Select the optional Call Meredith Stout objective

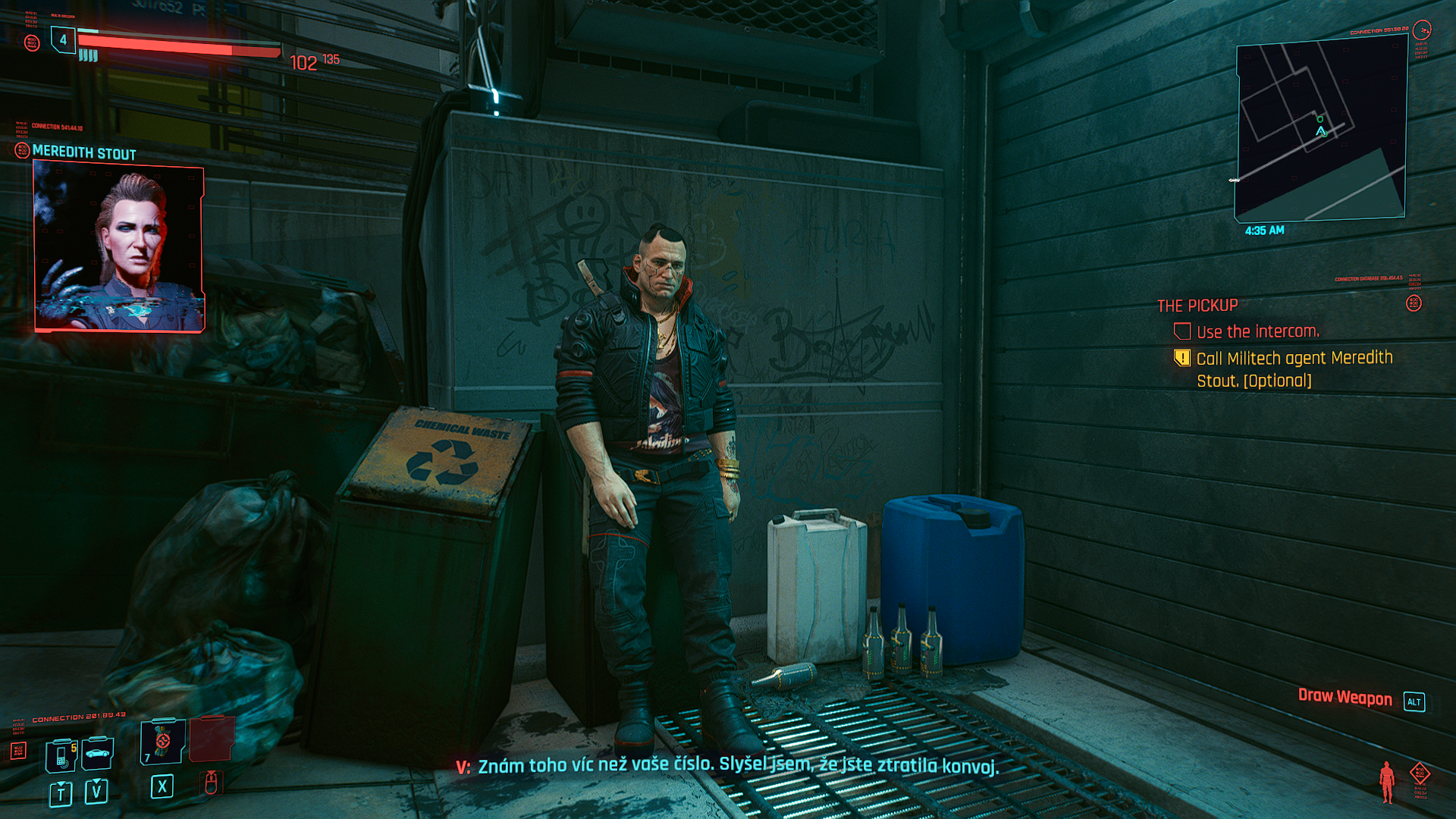[1294, 369]
